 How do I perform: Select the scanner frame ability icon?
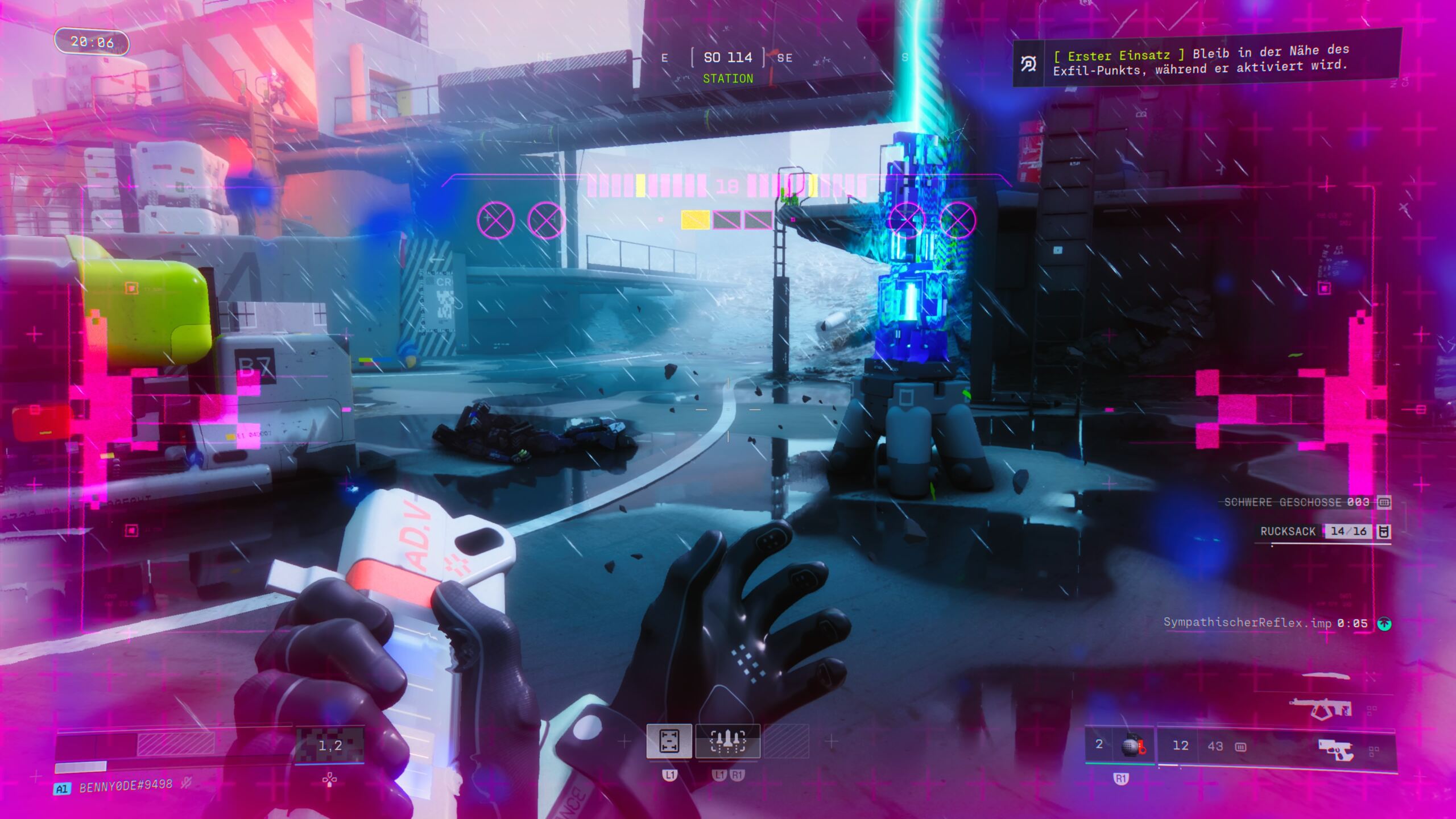669,741
